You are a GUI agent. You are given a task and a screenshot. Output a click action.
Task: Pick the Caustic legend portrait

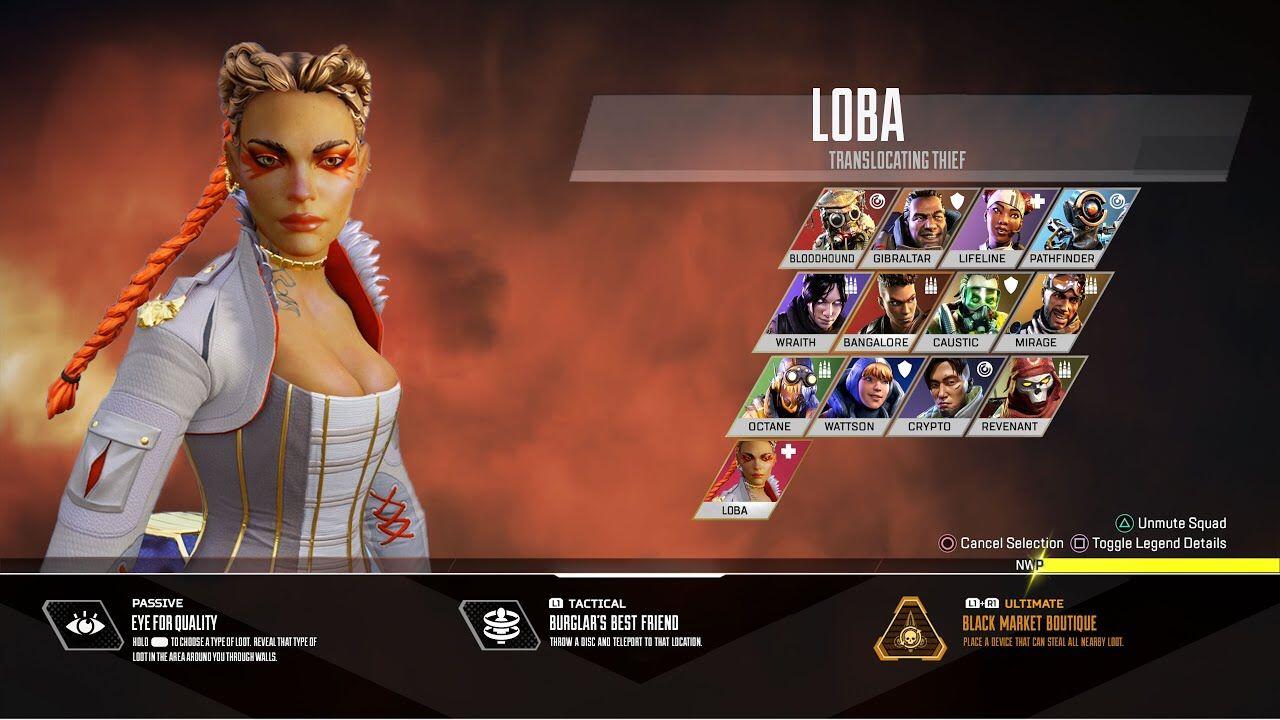coord(960,311)
